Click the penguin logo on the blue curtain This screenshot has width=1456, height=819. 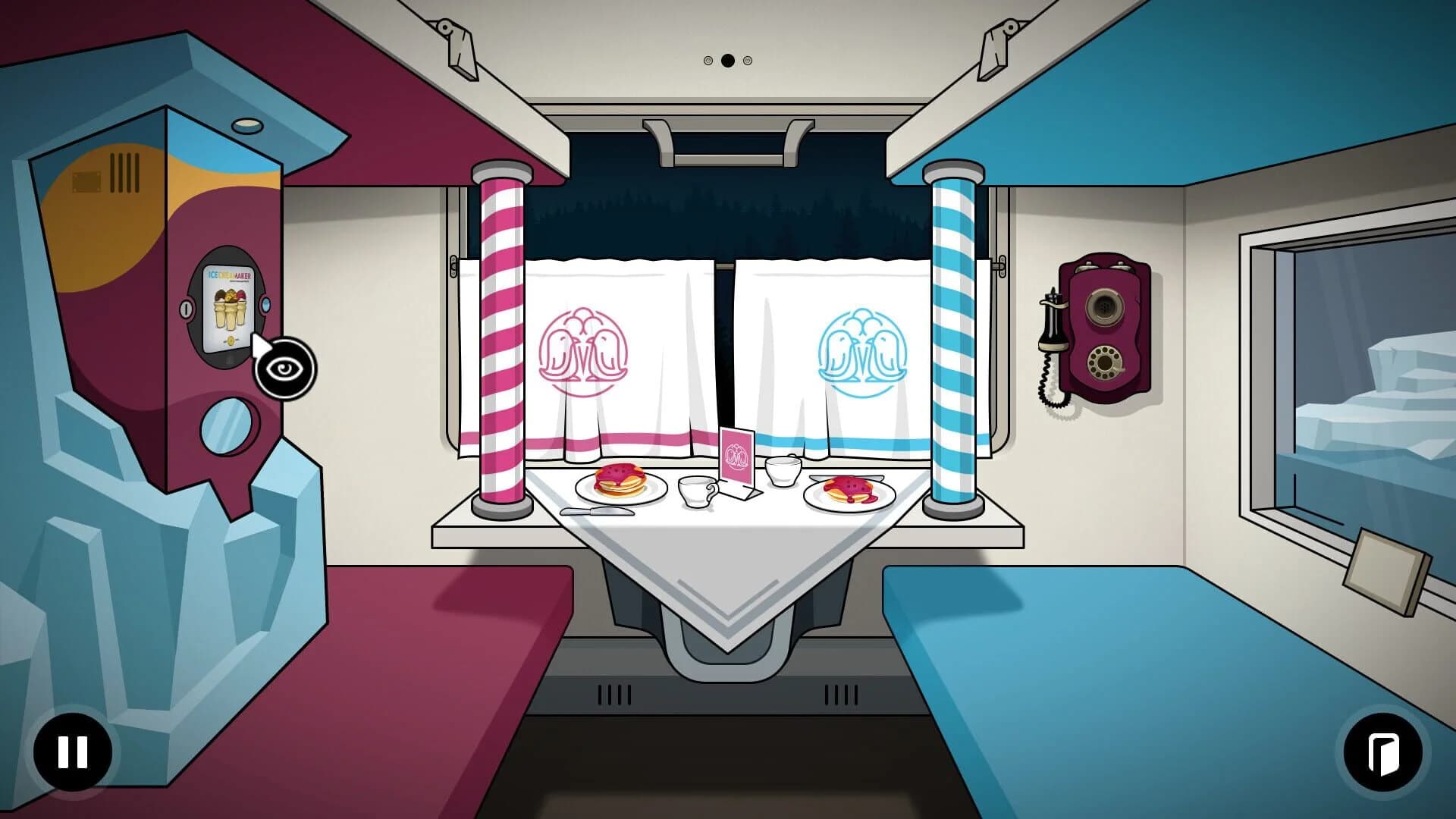(861, 353)
